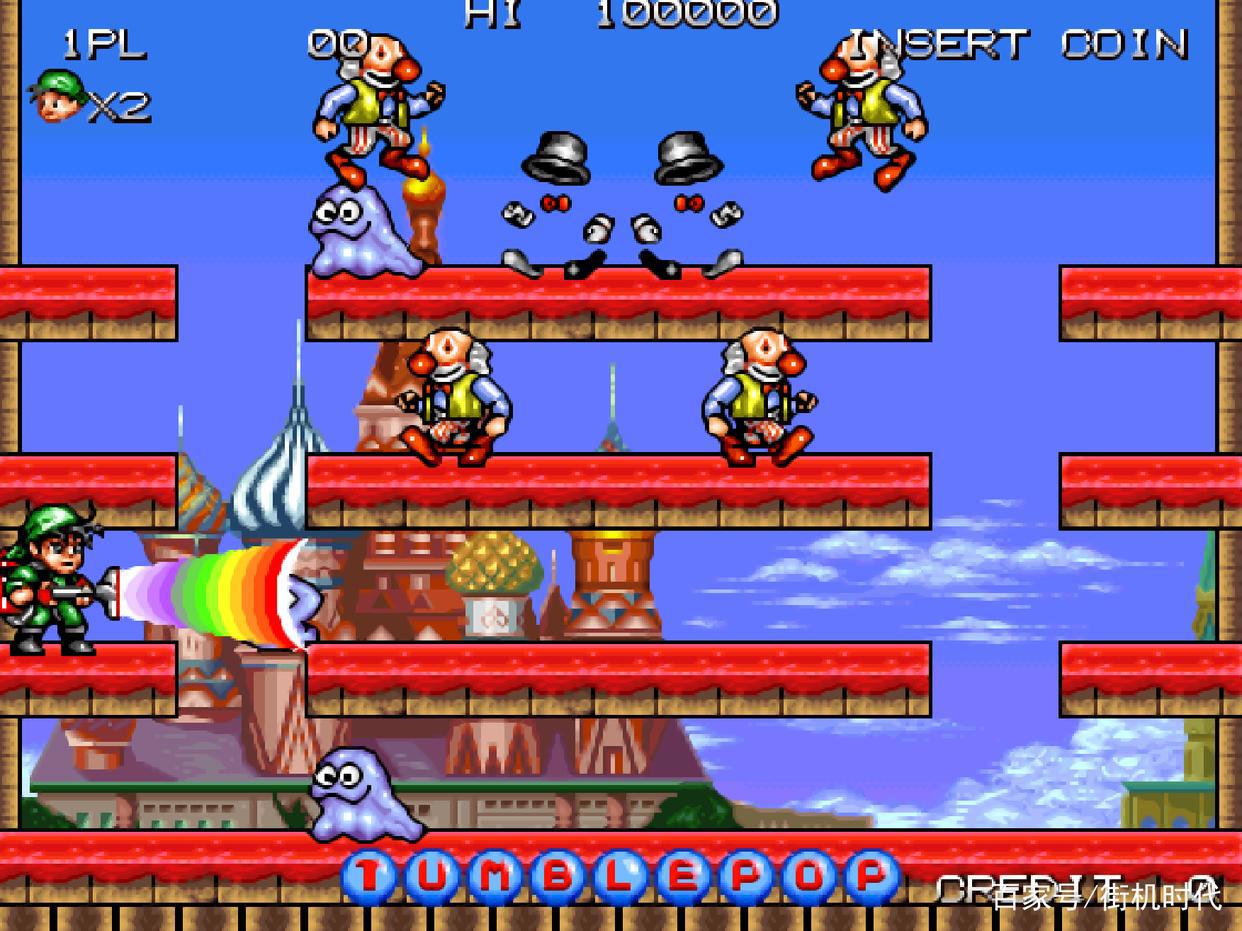Select the T letter bubble

[x=369, y=877]
